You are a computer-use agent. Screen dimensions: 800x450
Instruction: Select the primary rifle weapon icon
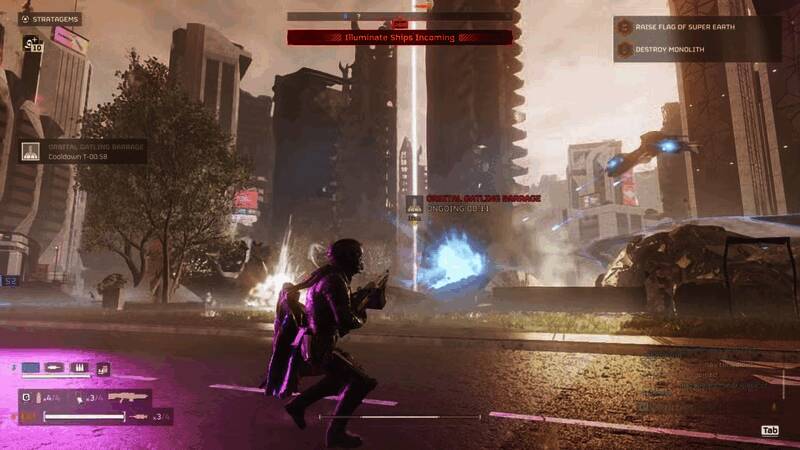tap(128, 397)
